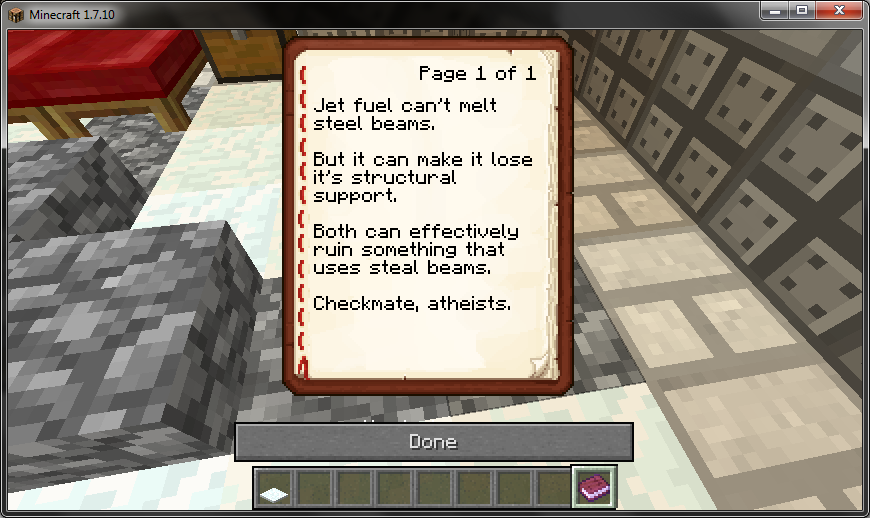The height and width of the screenshot is (518, 870).
Task: Select the white slab hotbar slot
Action: click(273, 488)
